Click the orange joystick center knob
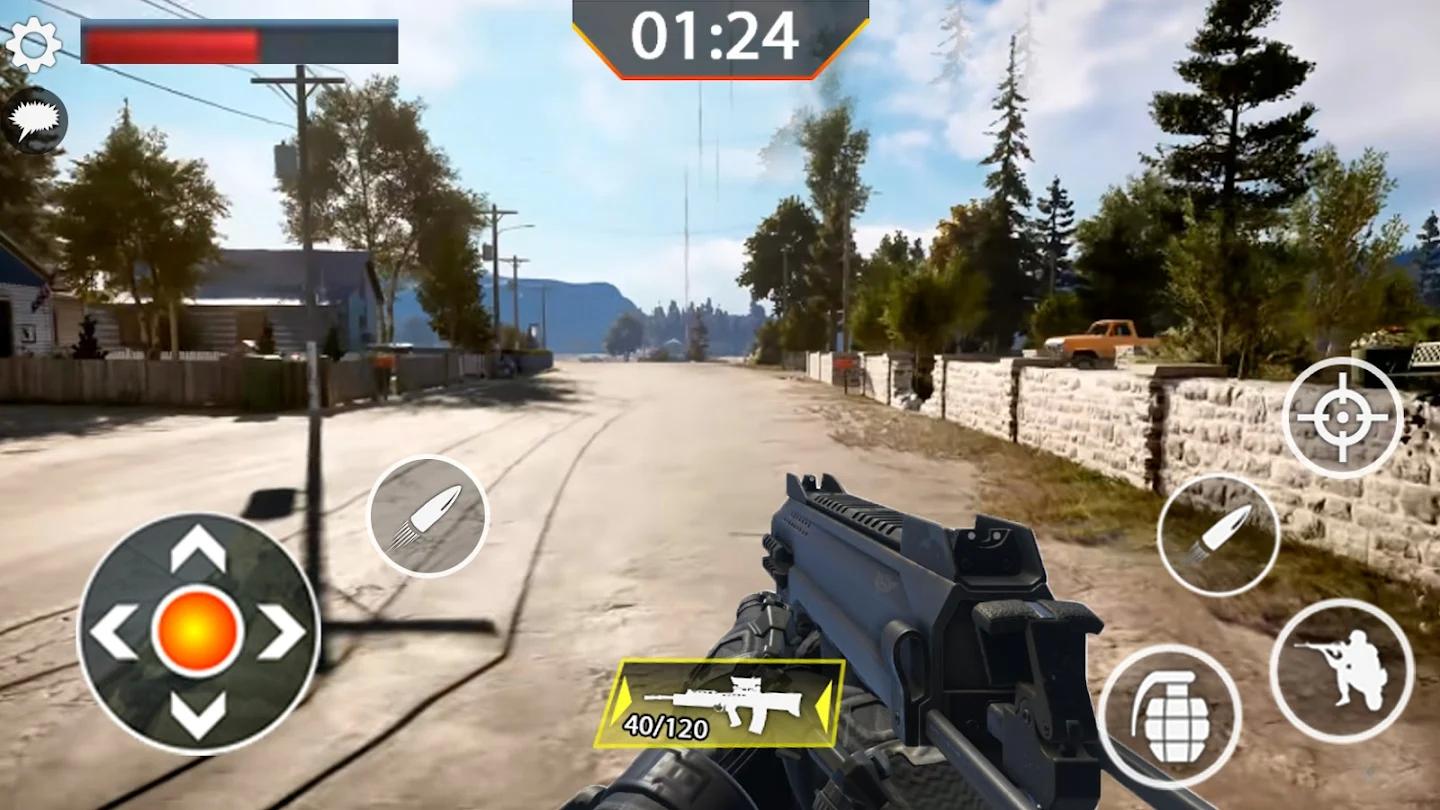1440x810 pixels. click(x=198, y=632)
